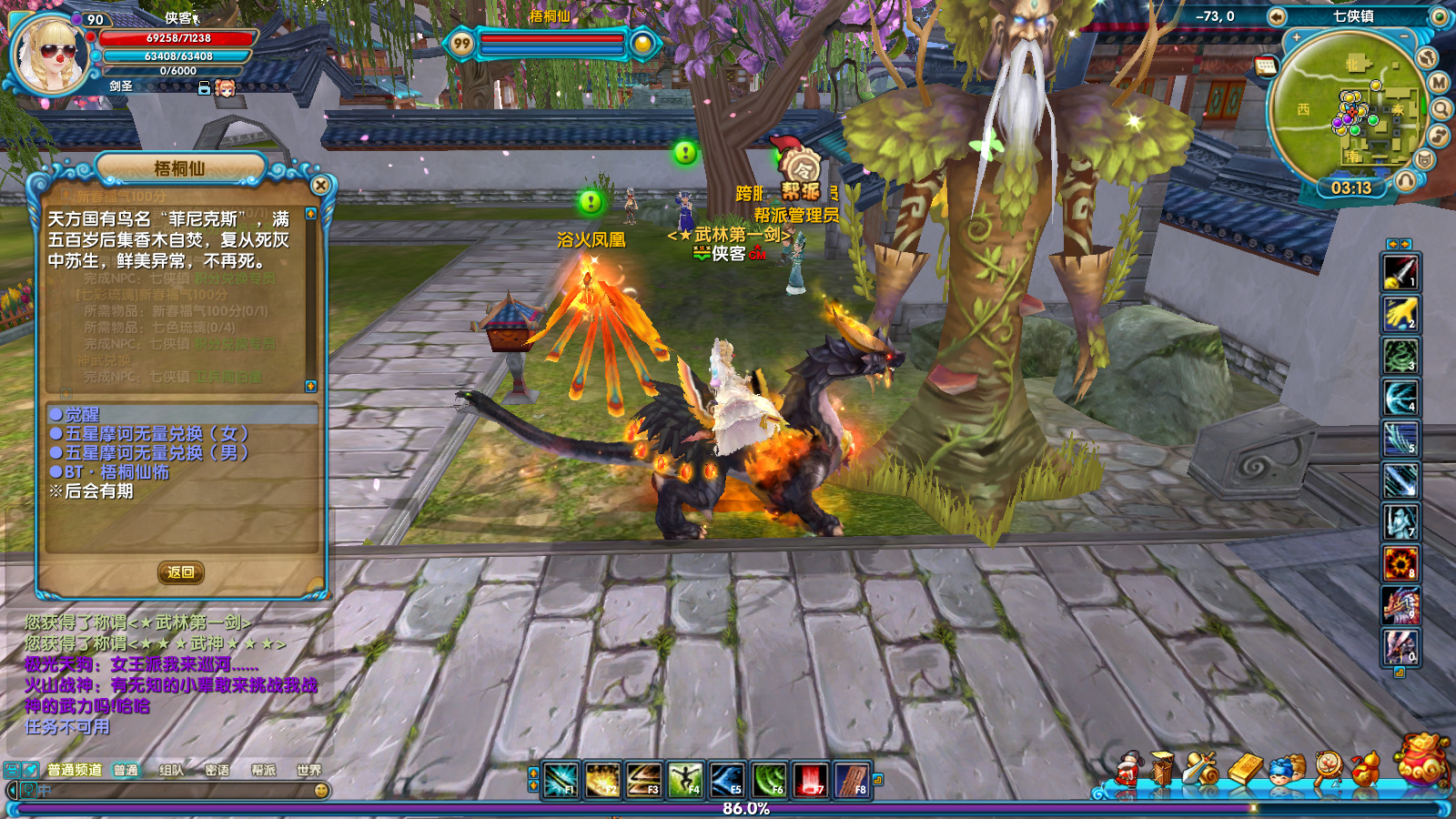Open the 帮派 chat tab

pyautogui.click(x=263, y=770)
